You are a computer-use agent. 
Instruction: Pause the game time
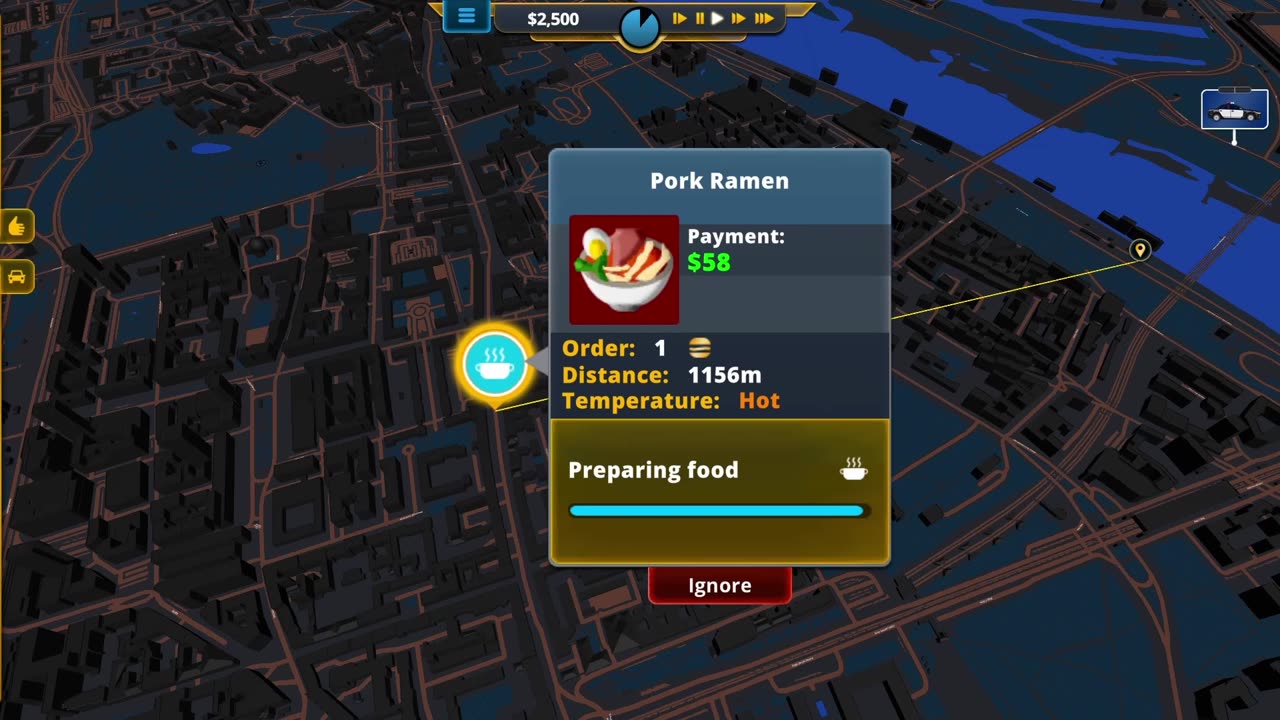(699, 18)
